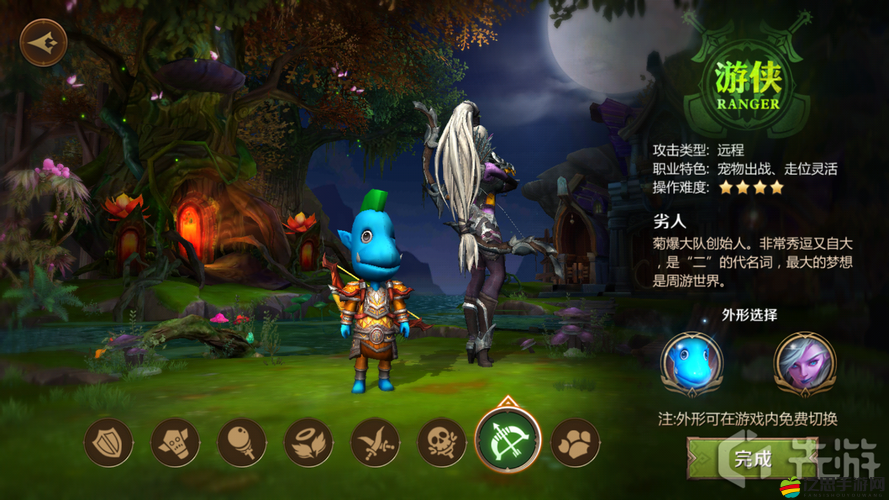Choose the white-haired elf appearance portrait
The width and height of the screenshot is (889, 500).
coord(805,364)
